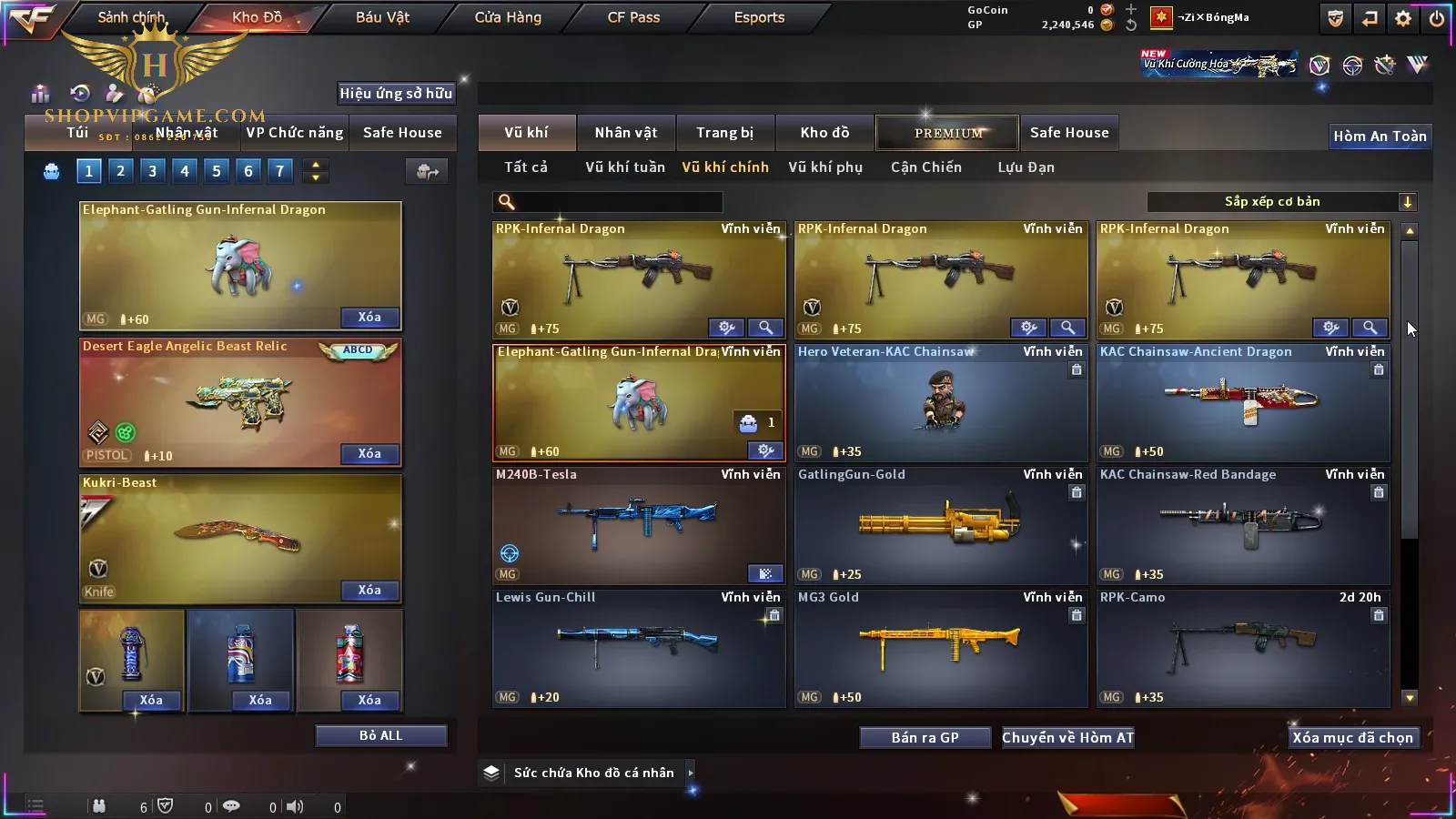Click Xóa mục đã chọn
1456x819 pixels.
[x=1352, y=738]
